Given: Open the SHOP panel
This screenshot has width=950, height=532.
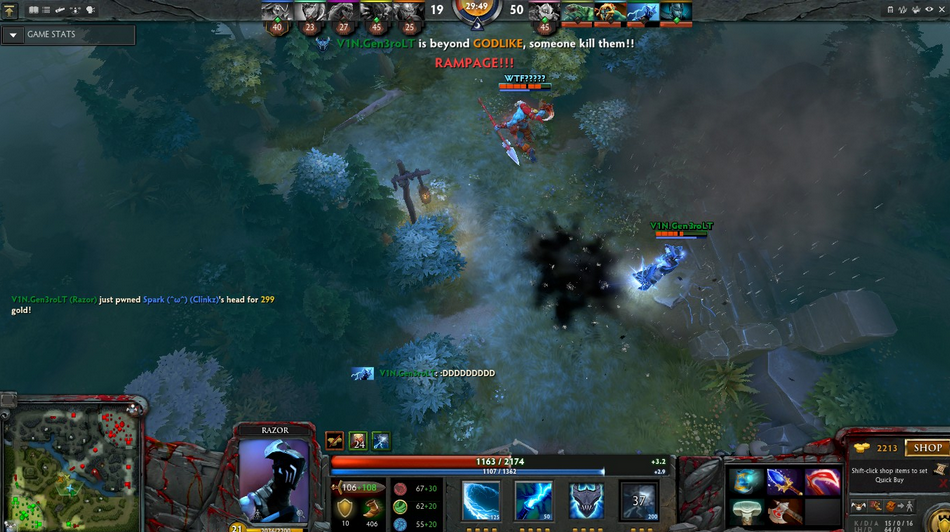Looking at the screenshot, I should (926, 448).
